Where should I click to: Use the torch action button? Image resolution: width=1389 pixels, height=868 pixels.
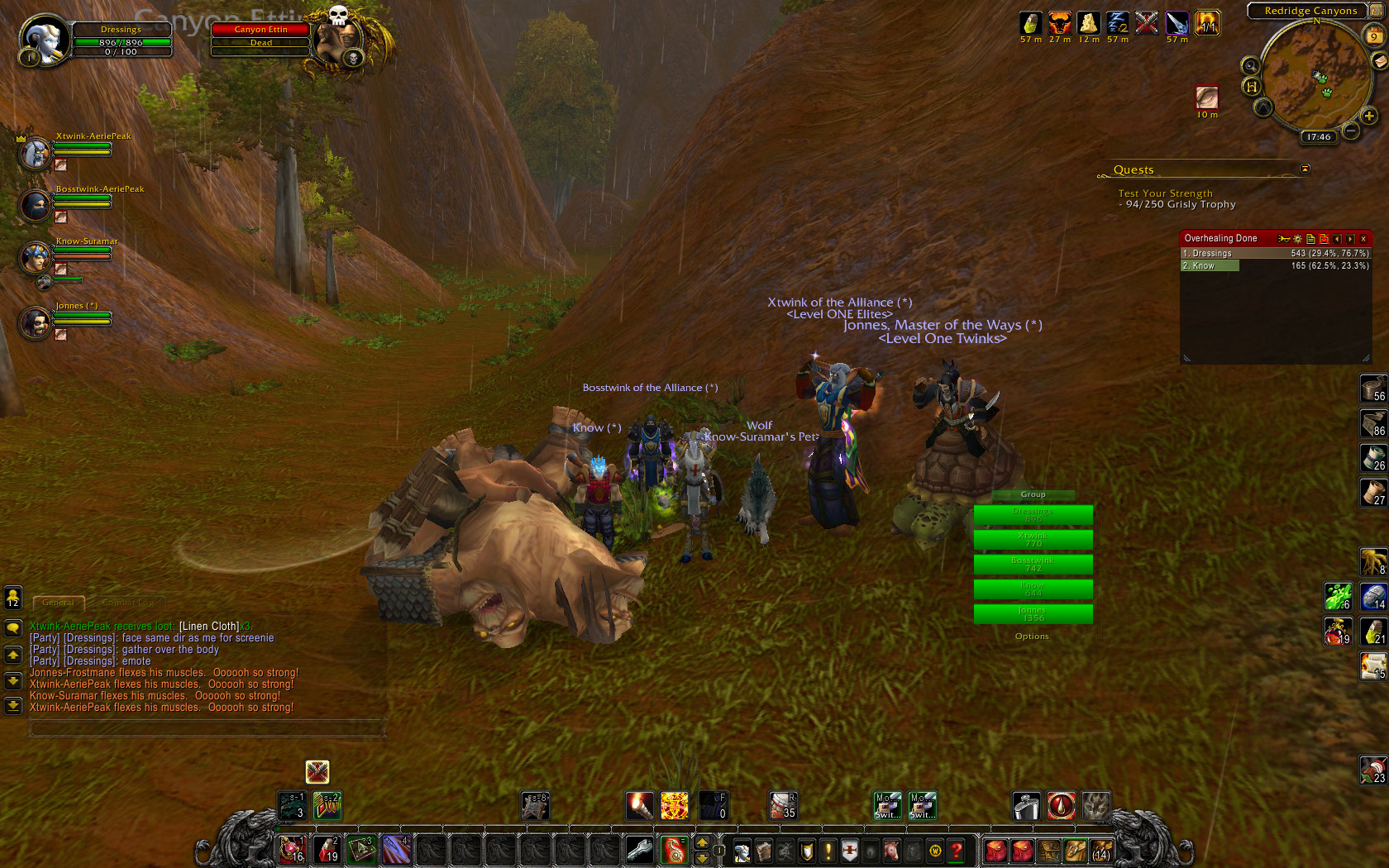click(639, 806)
